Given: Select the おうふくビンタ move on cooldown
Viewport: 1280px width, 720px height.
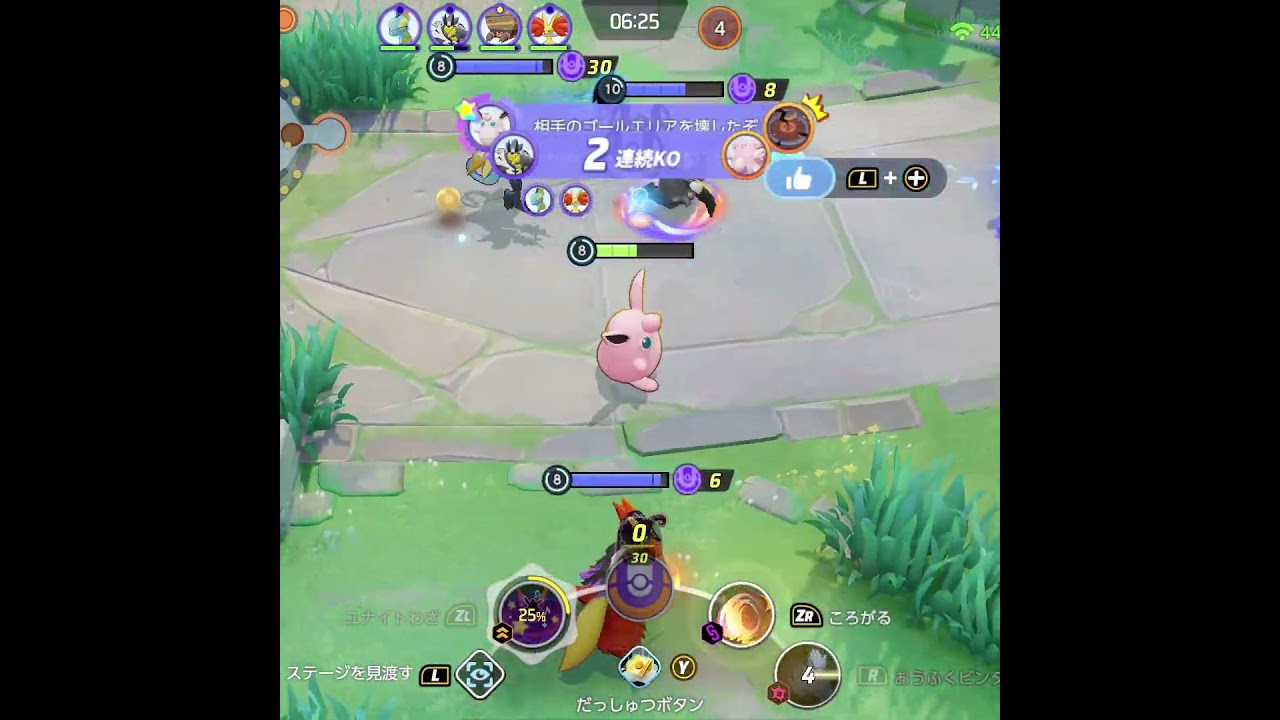Looking at the screenshot, I should [x=807, y=675].
